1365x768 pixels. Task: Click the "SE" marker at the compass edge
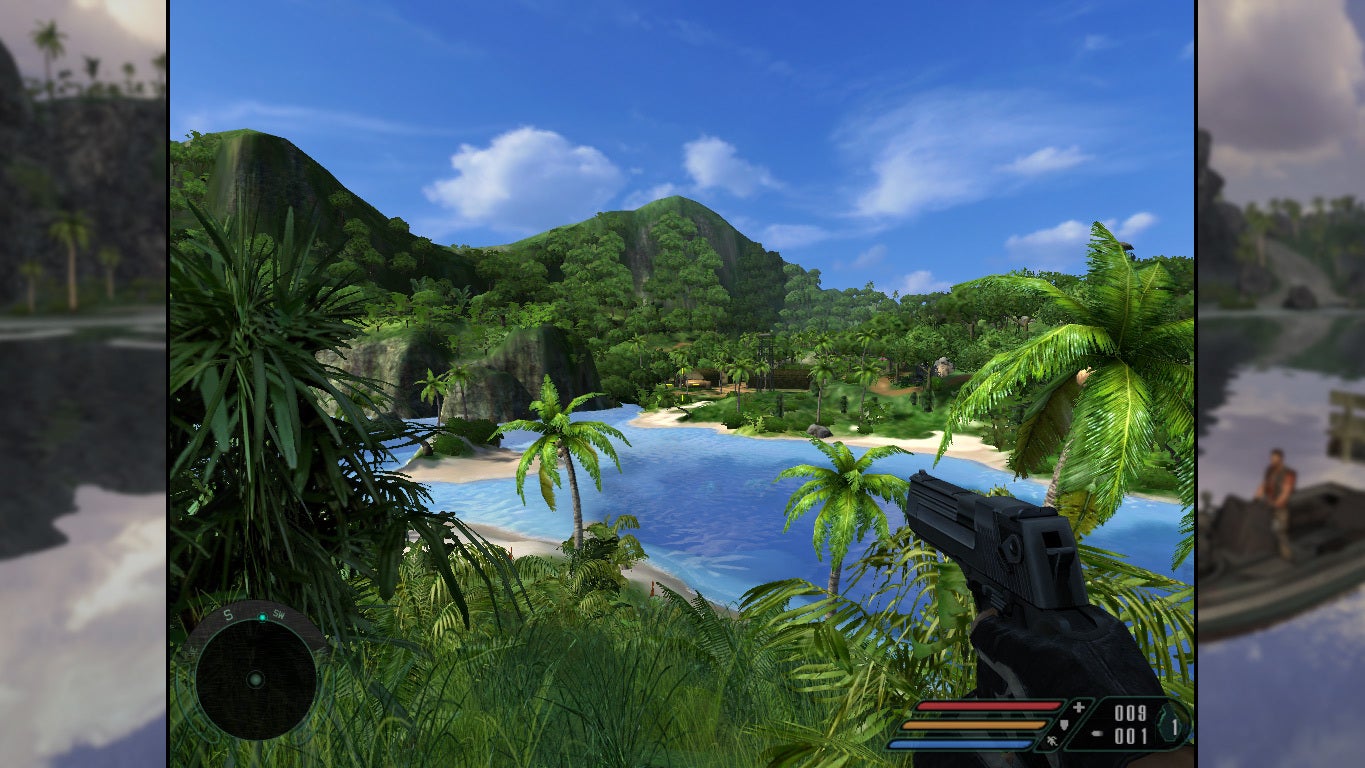coord(192,650)
